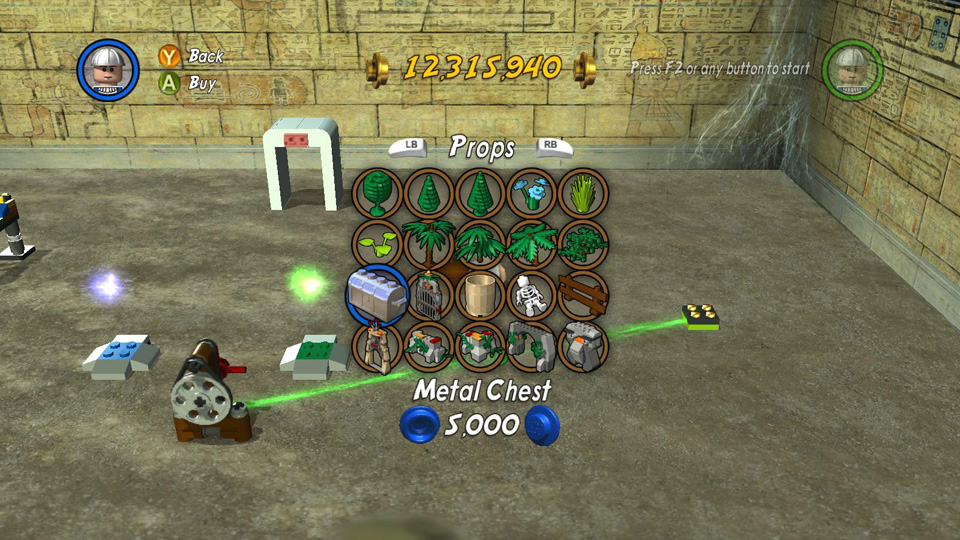Select the grey boulder rock prop

point(582,346)
